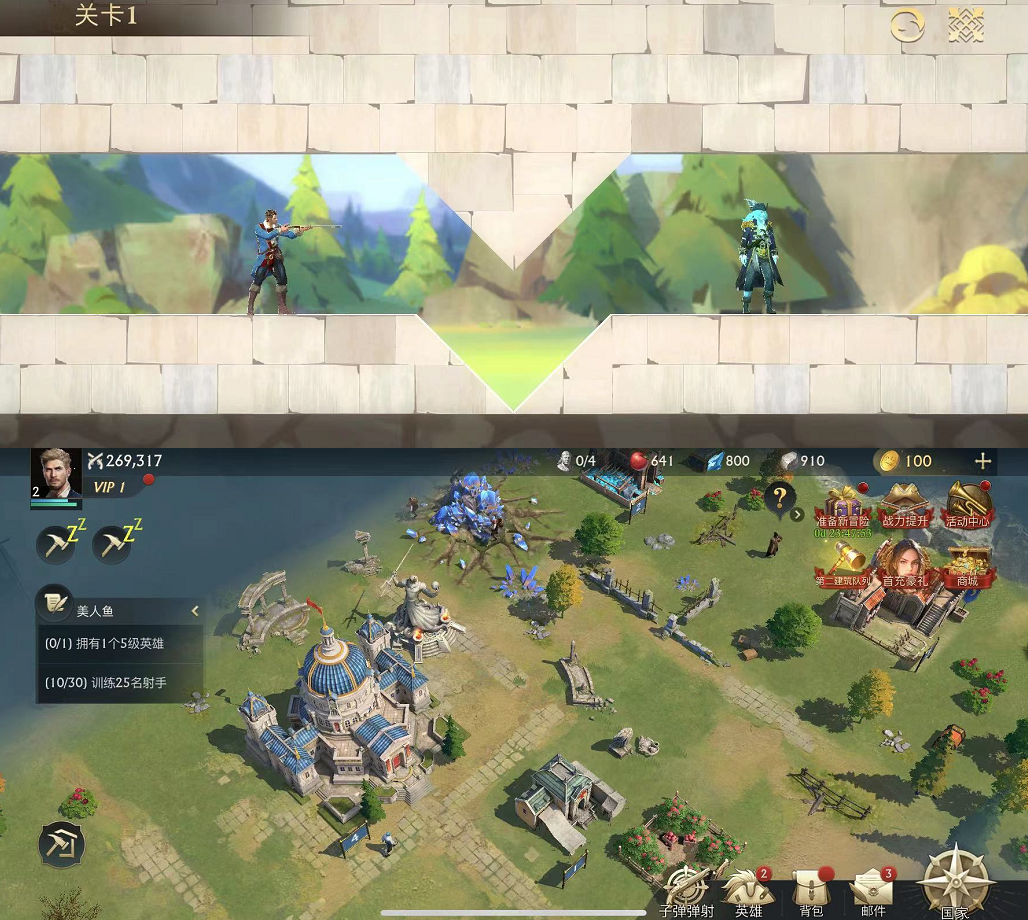This screenshot has height=920, width=1028.
Task: Open the 活动中心 event center
Action: click(967, 504)
